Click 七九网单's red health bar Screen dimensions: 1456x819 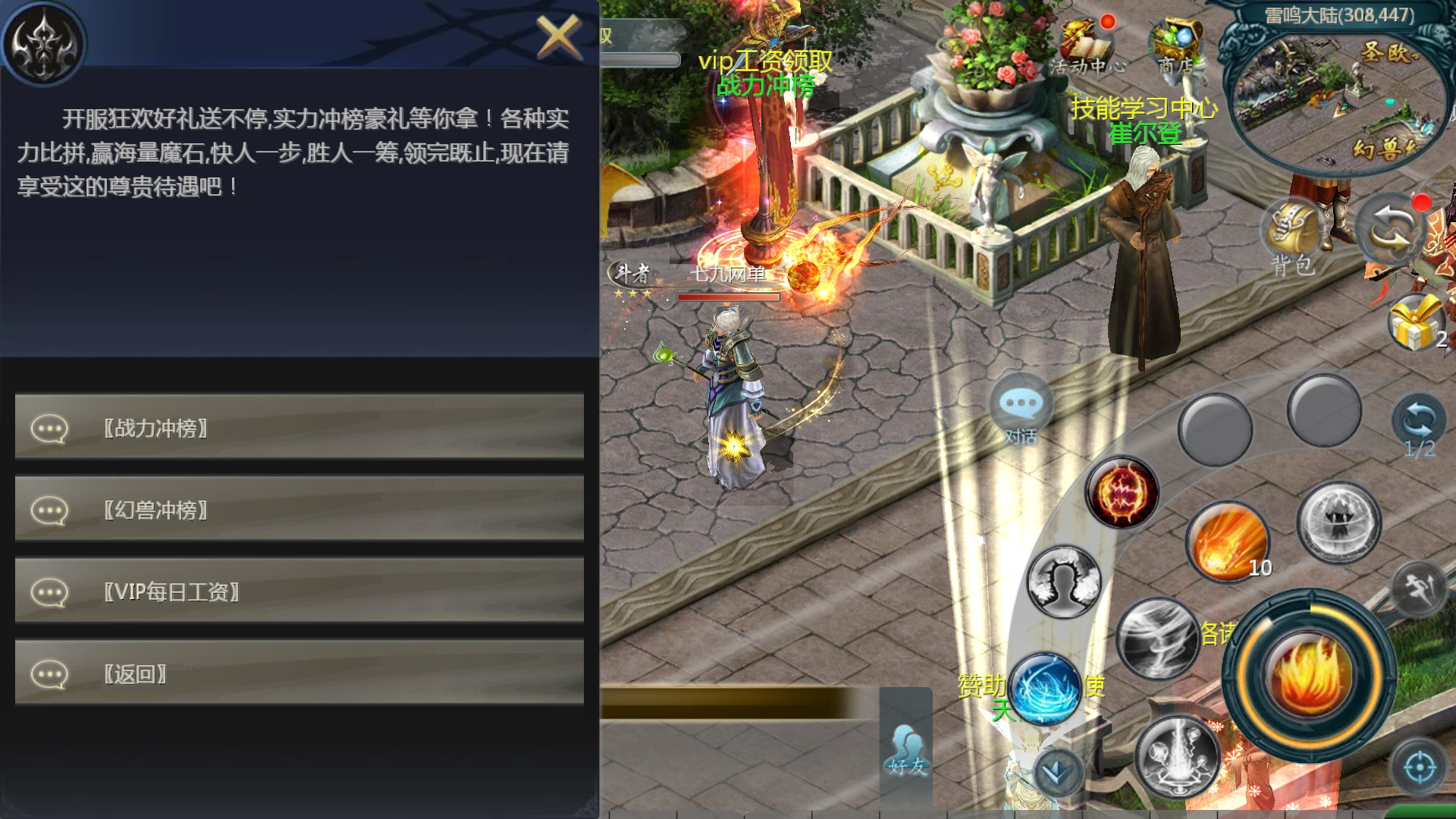click(x=728, y=298)
